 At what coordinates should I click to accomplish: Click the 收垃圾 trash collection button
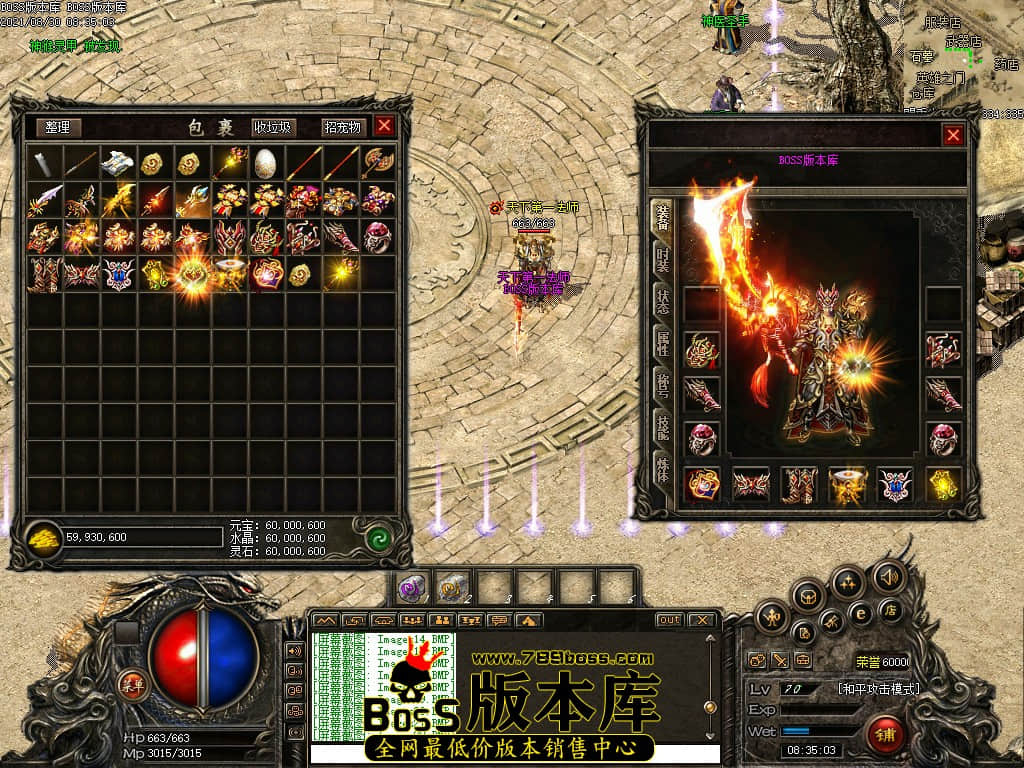272,127
